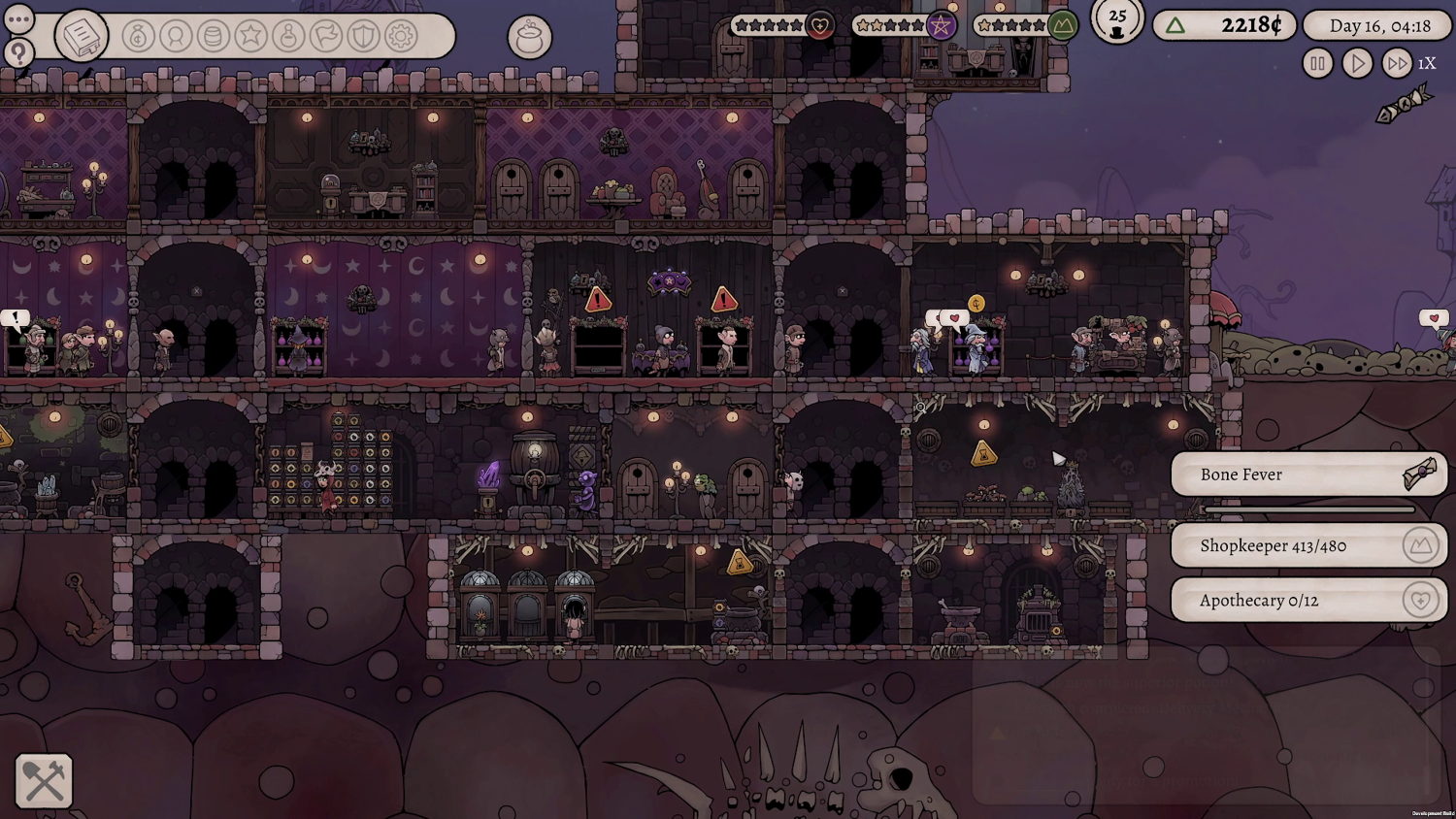Screen dimensions: 1456x819
Task: Open the journal book icon
Action: tap(82, 37)
